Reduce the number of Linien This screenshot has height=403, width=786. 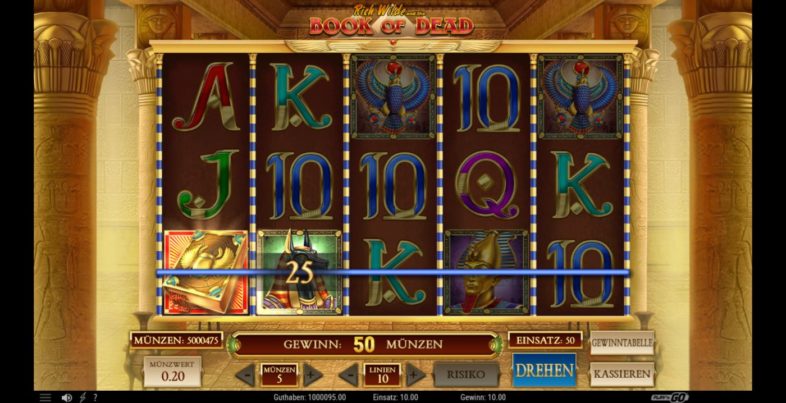coord(349,375)
